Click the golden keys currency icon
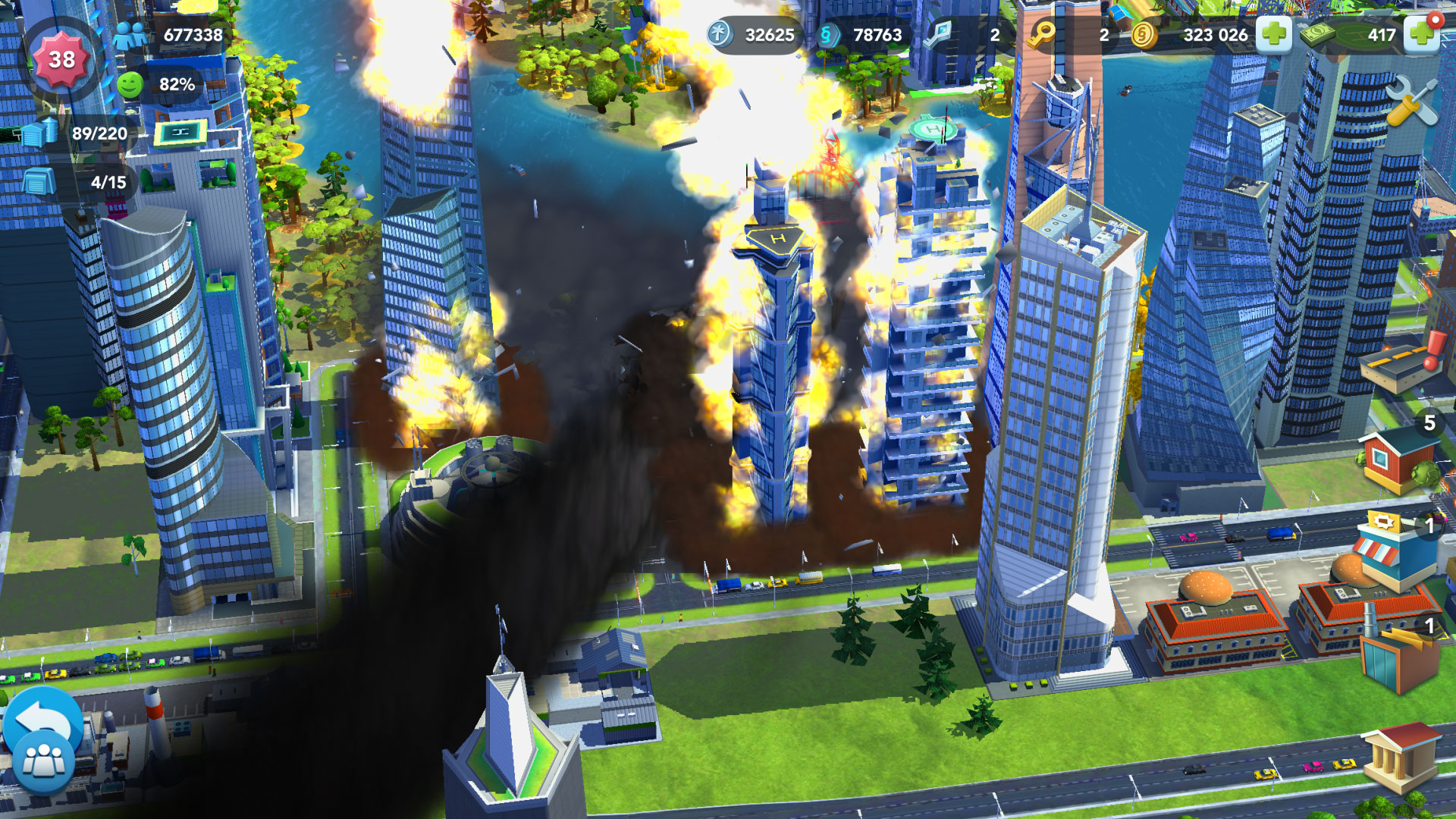Viewport: 1456px width, 819px height. coord(1043,34)
